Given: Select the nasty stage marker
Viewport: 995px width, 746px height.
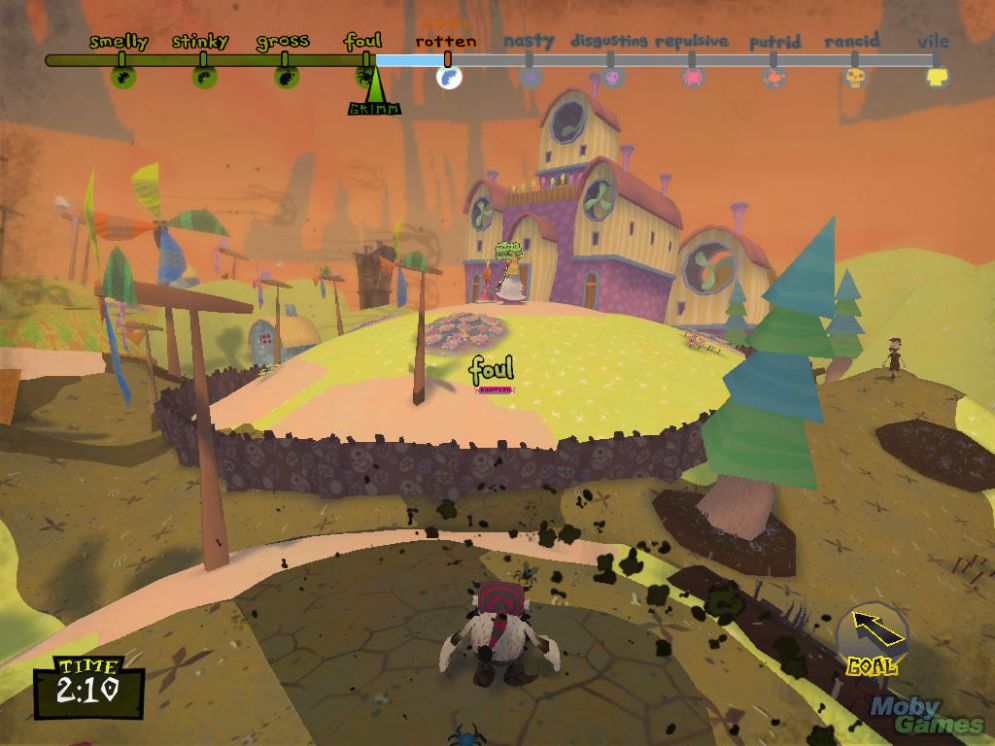Looking at the screenshot, I should 531,76.
